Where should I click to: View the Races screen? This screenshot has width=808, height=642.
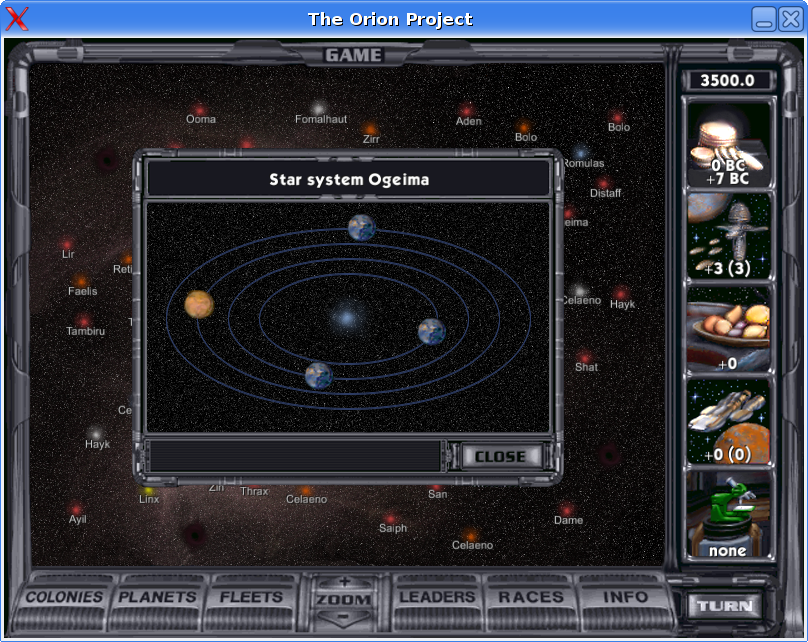coord(531,597)
